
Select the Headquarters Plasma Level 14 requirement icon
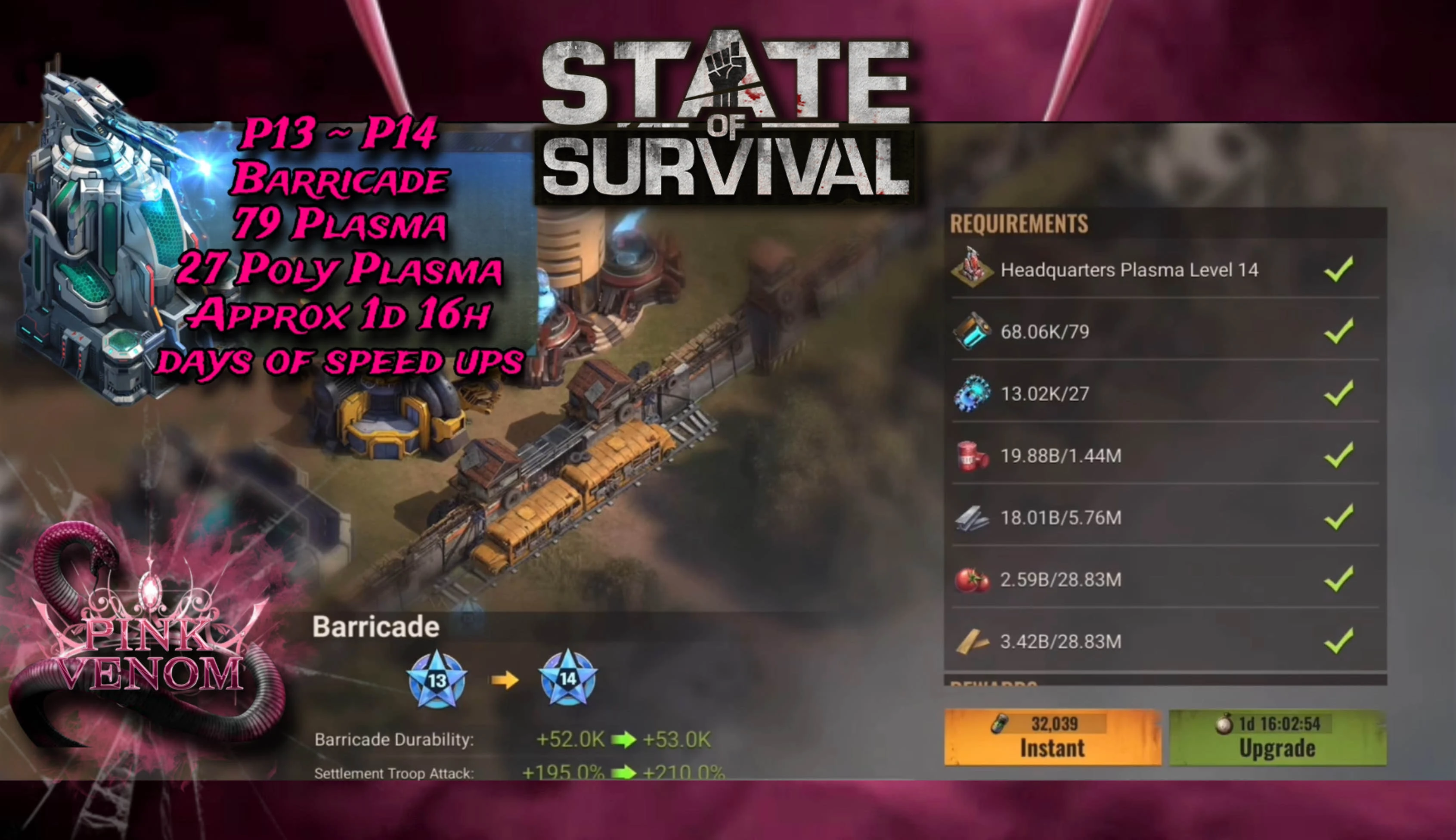point(974,269)
